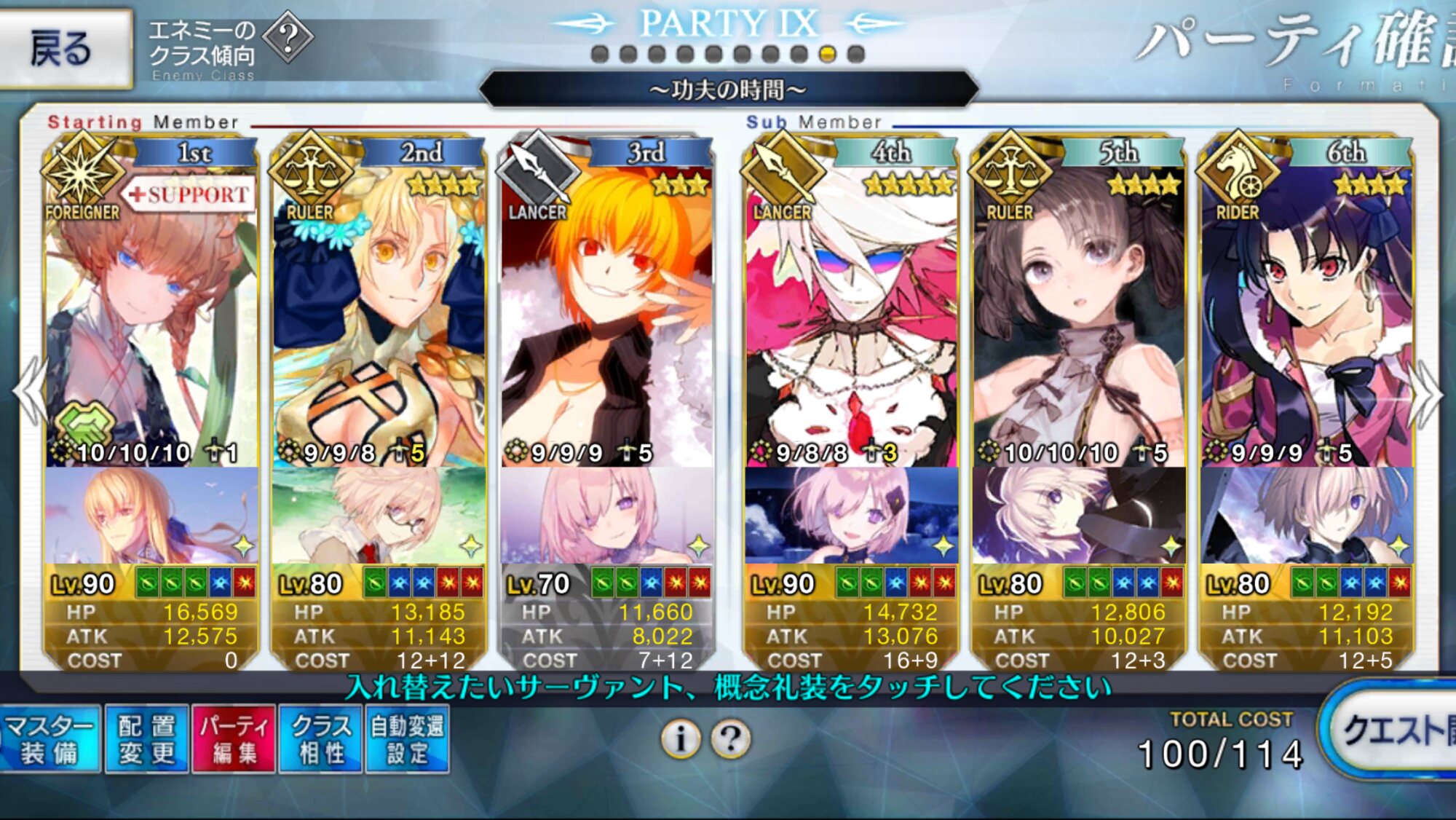Open the formation change button (配置変更)
Viewport: 1456px width, 820px height.
coord(146,739)
